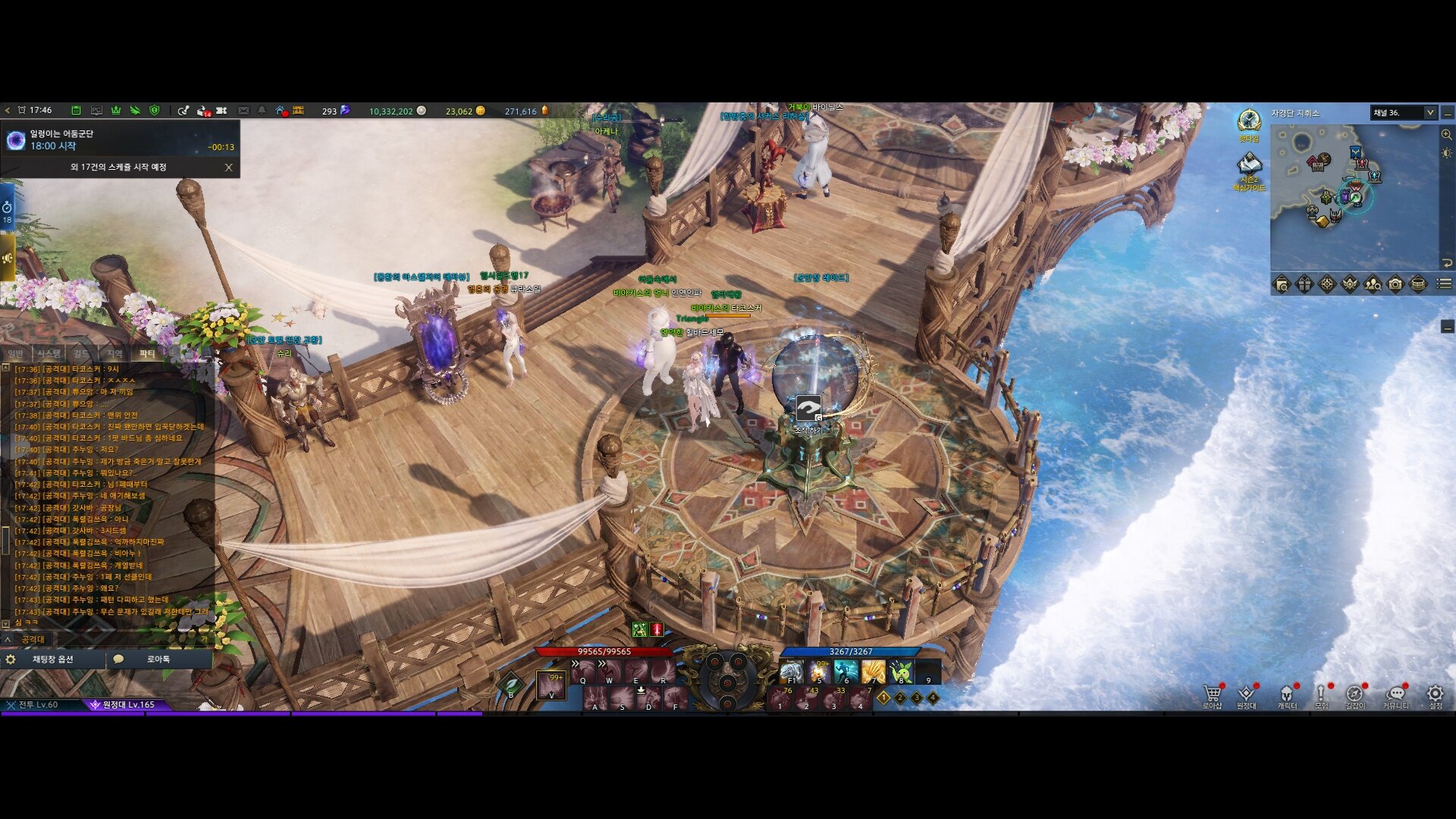Open the 시즌2 핵심가이드 book icon

(1249, 165)
